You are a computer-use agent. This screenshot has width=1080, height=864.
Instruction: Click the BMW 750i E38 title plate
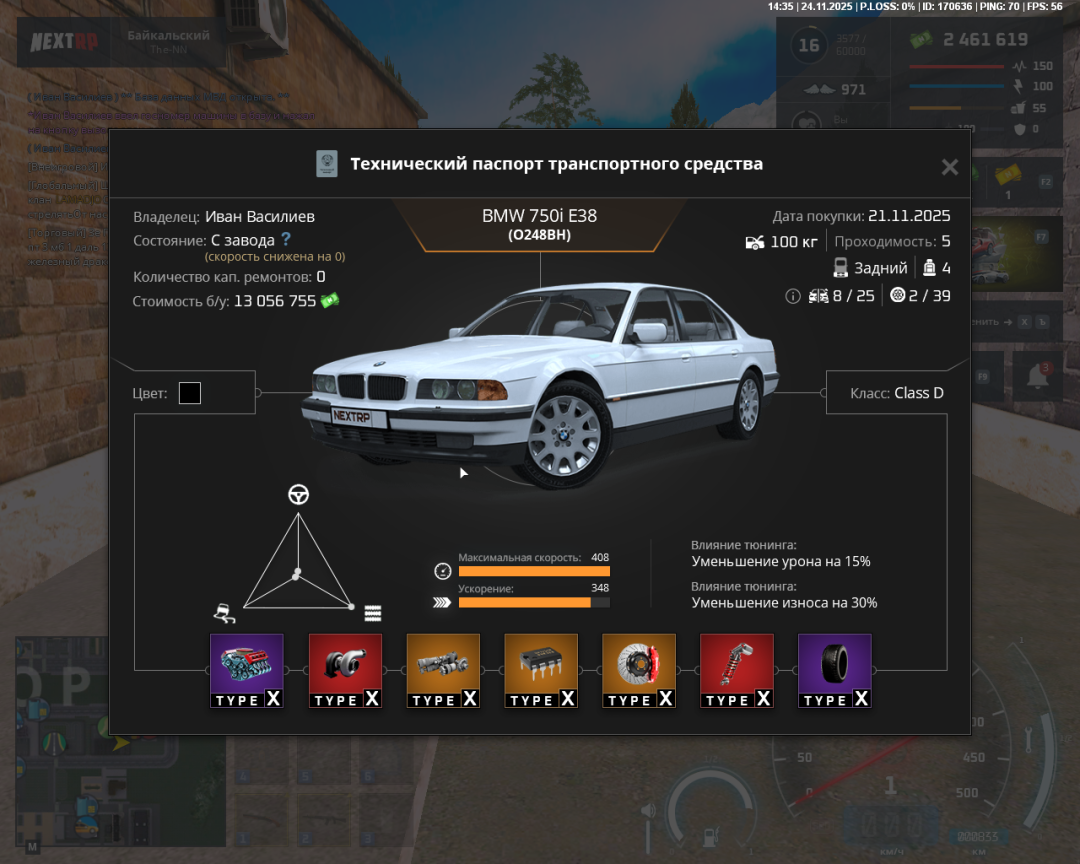pyautogui.click(x=540, y=224)
